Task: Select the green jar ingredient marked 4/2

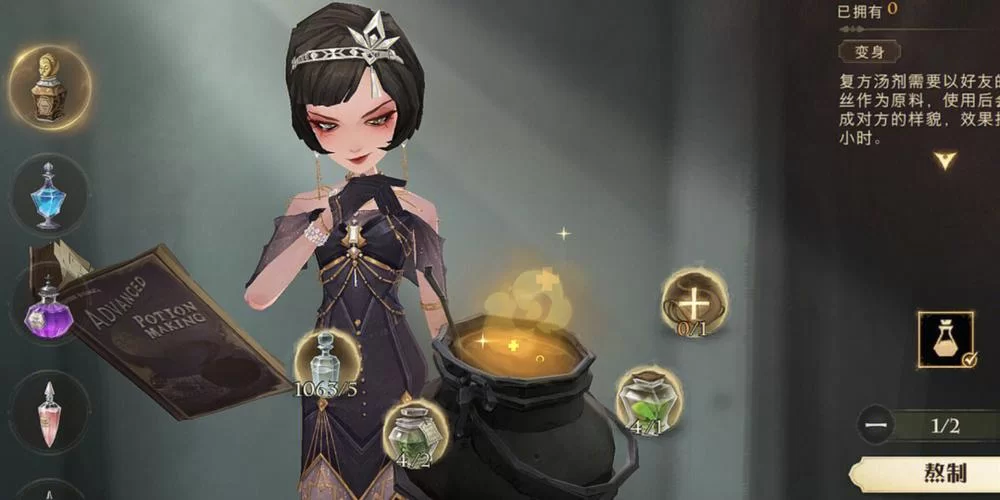Action: [x=415, y=433]
